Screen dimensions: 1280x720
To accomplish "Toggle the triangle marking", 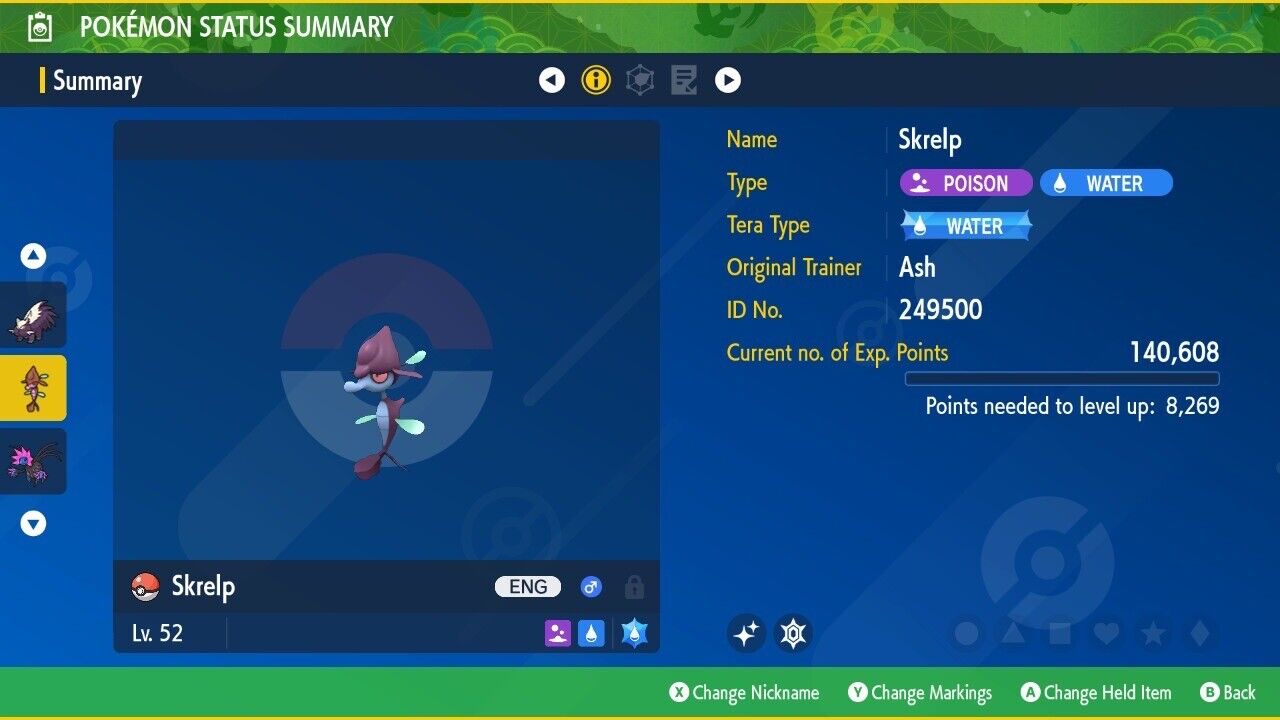I will click(1013, 633).
